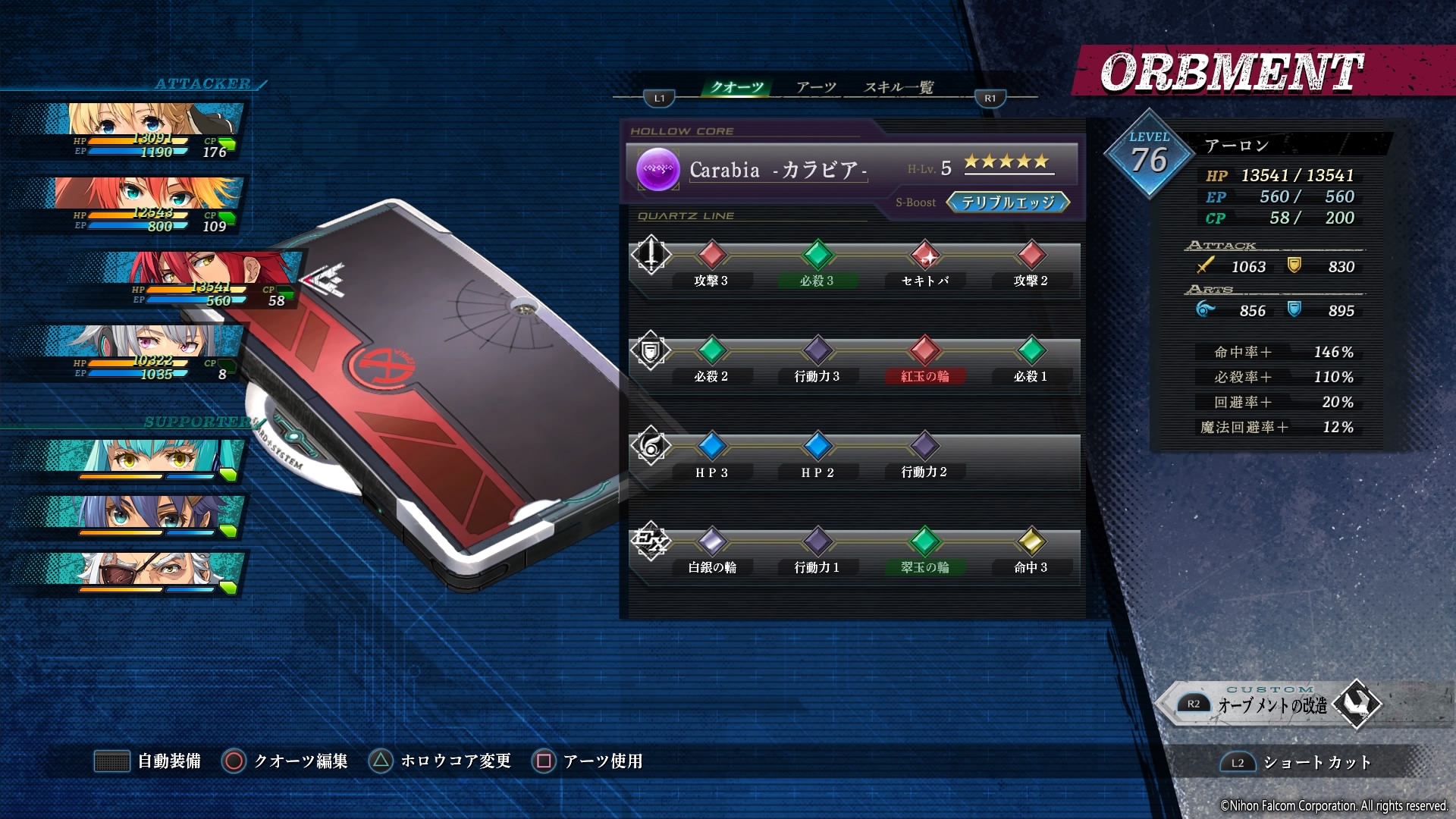Image resolution: width=1456 pixels, height=819 pixels.
Task: Activate 自動装備 auto-equip
Action: [x=149, y=761]
